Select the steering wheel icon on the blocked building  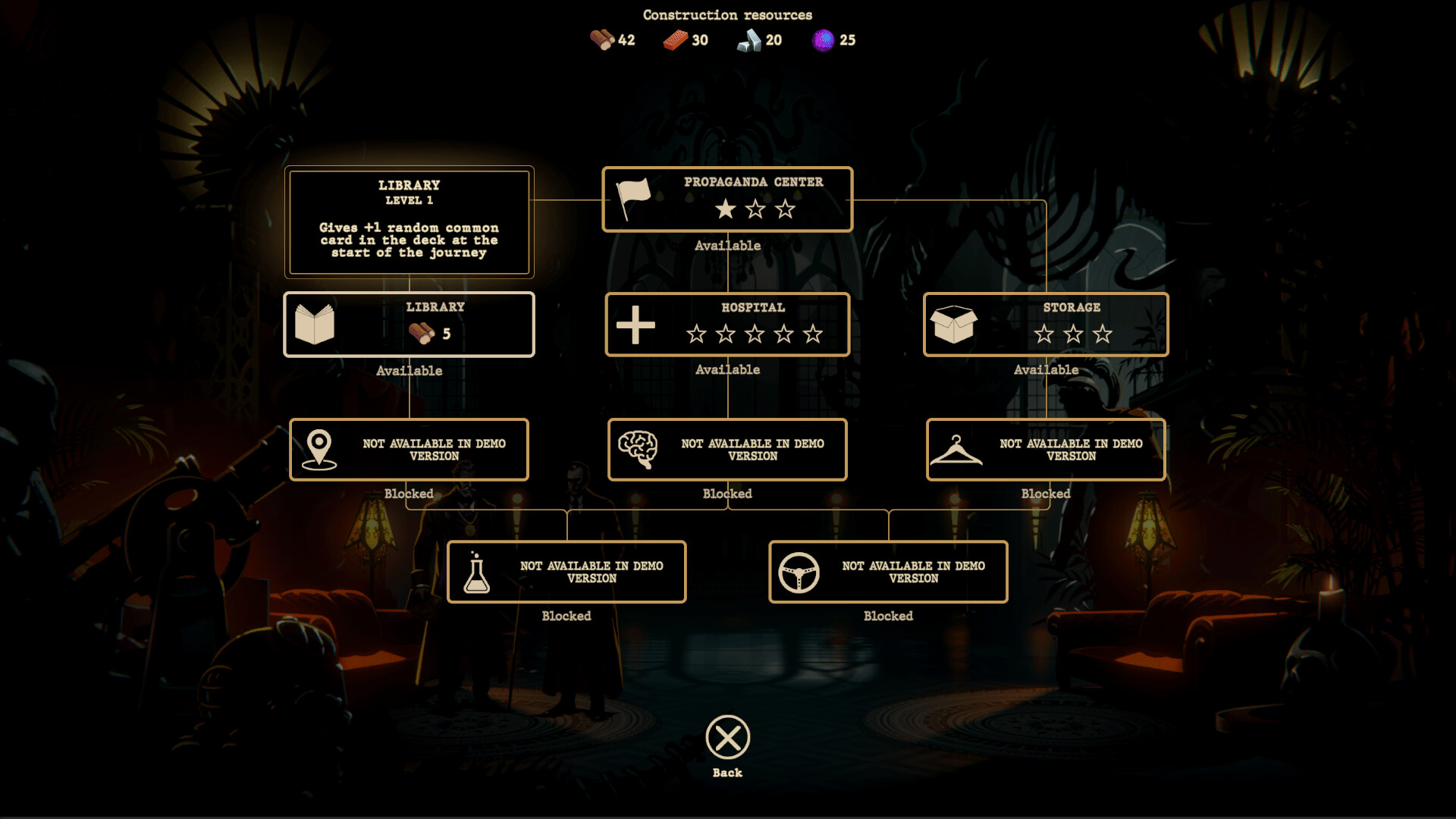tap(799, 572)
